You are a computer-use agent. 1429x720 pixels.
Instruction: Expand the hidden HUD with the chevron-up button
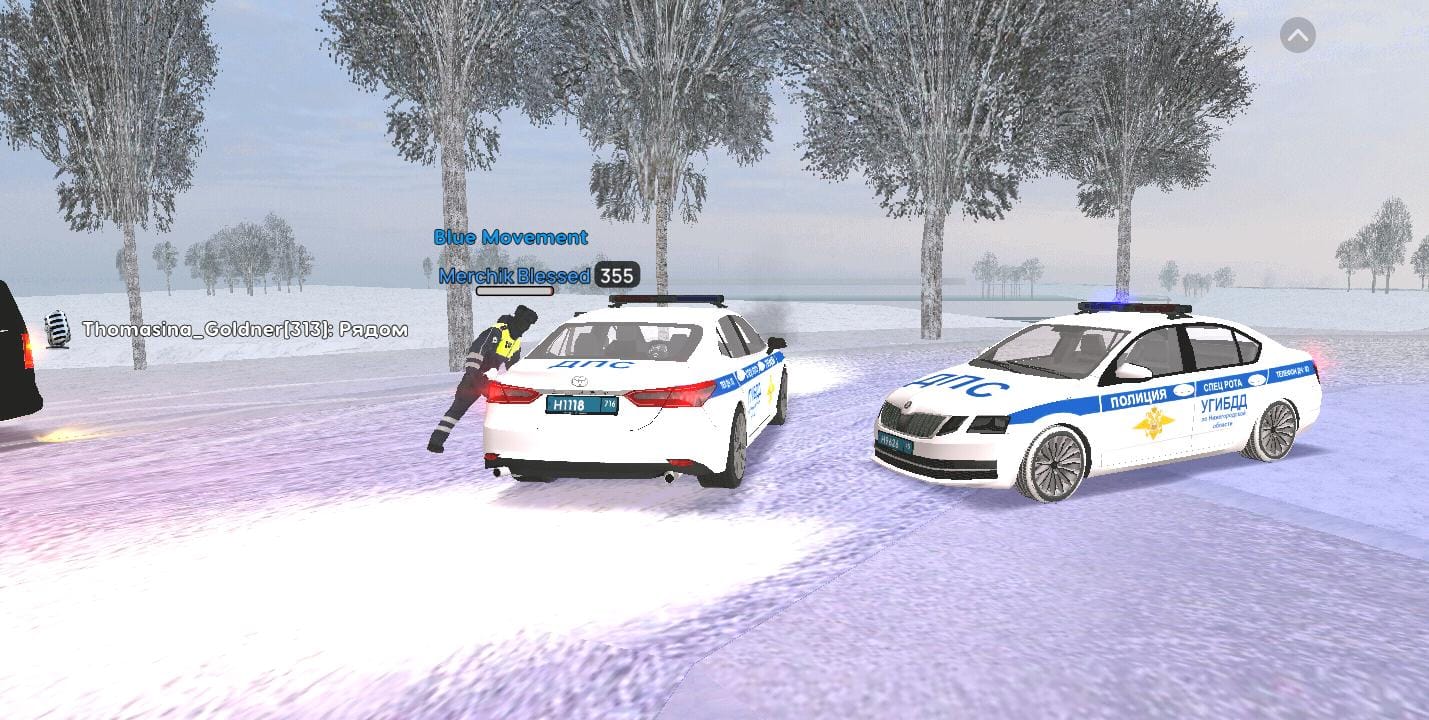coord(1297,36)
